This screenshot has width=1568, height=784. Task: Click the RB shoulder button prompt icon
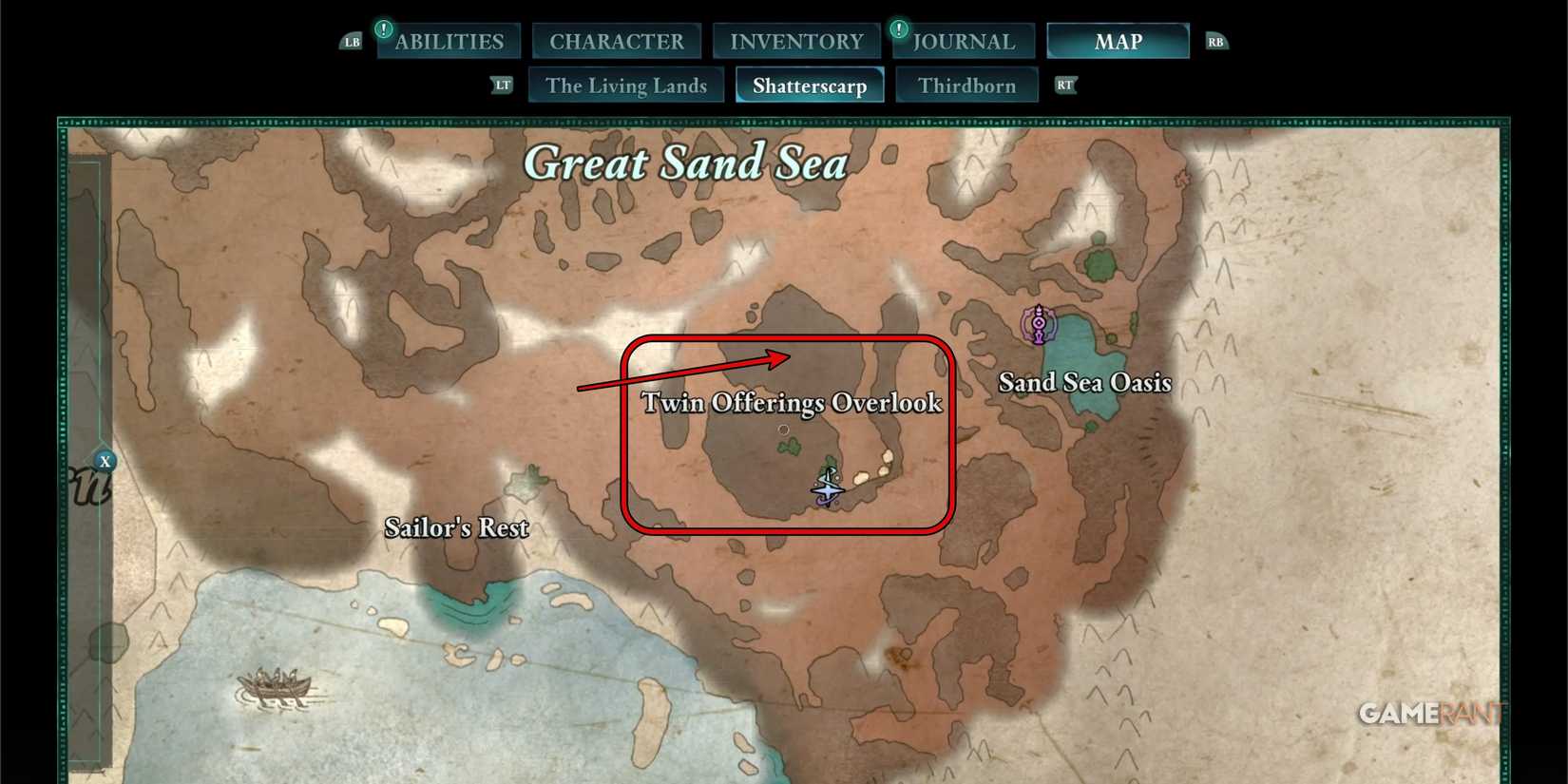tap(1215, 41)
